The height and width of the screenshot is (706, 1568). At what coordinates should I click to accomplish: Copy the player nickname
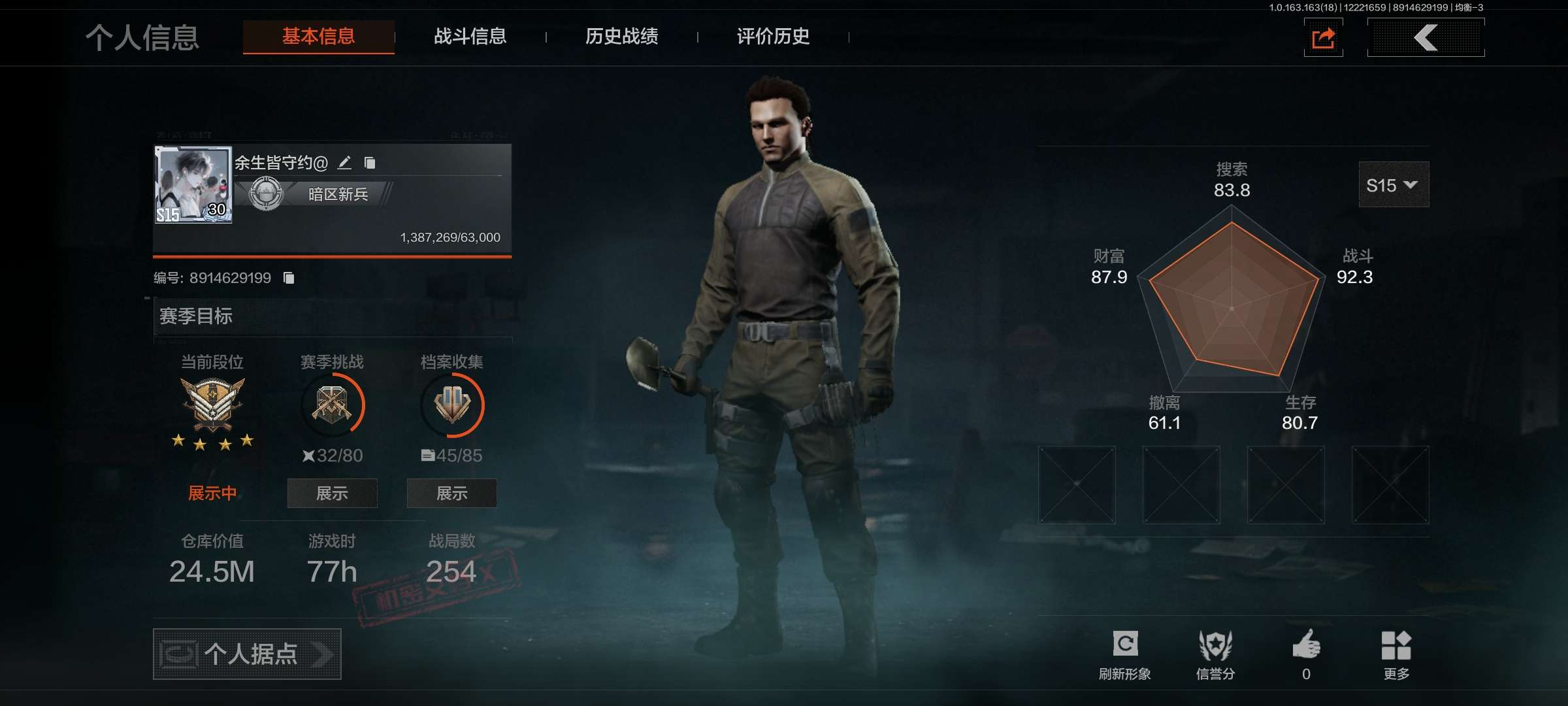tap(370, 162)
